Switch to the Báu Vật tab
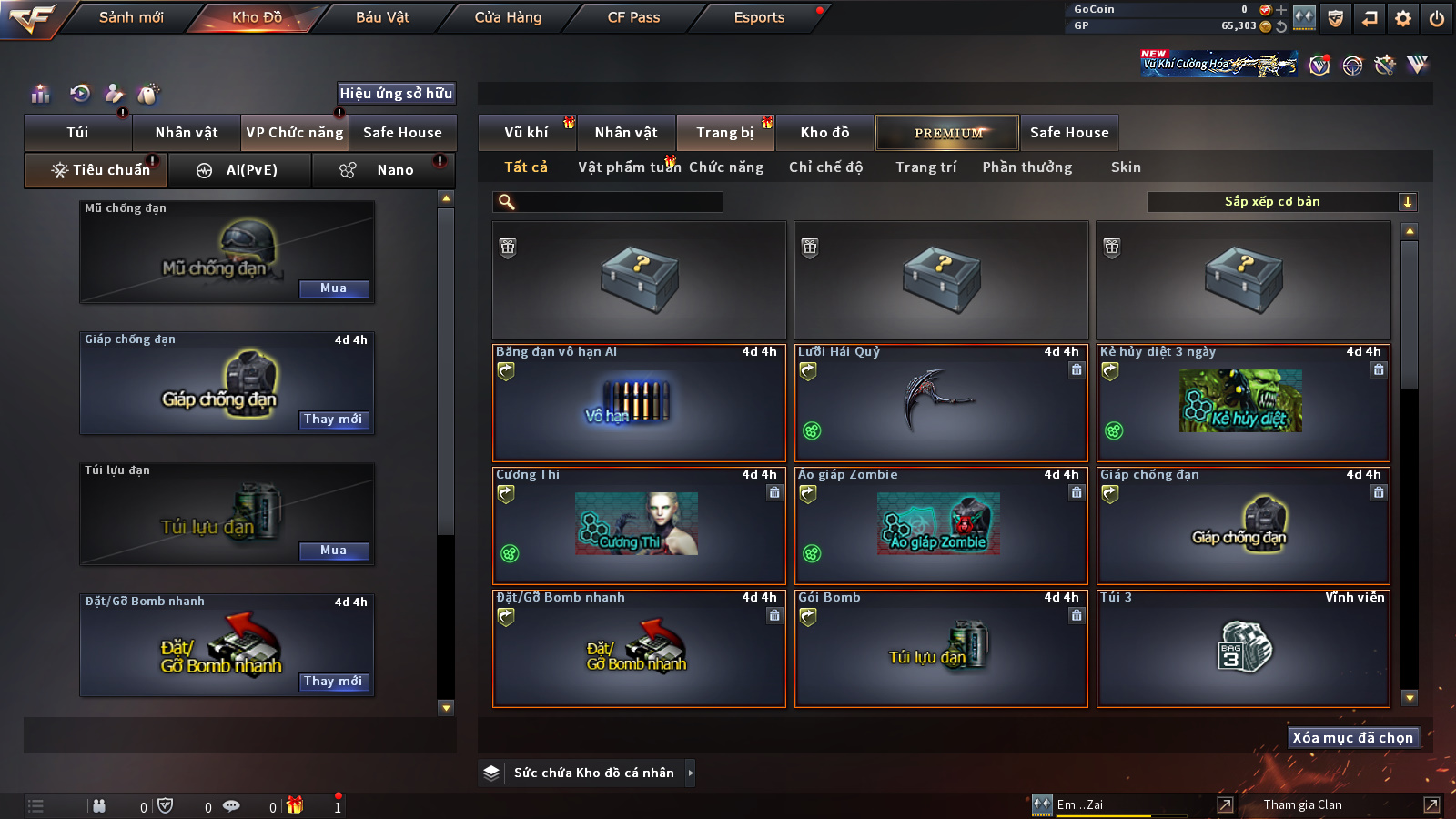1456x819 pixels. 382,17
